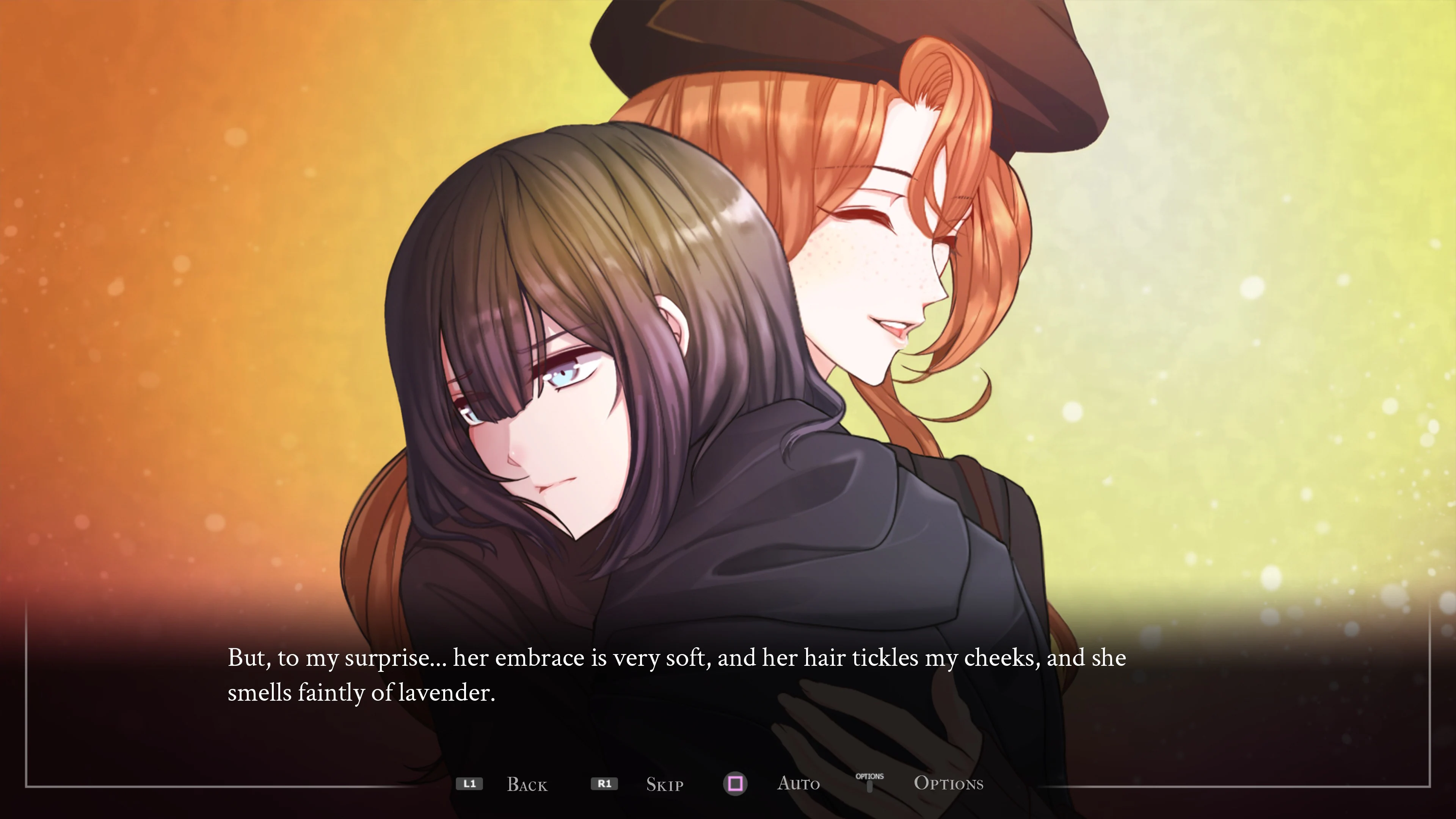Select the L1 icon before Back label
Viewport: 1456px width, 819px height.
pyautogui.click(x=470, y=783)
